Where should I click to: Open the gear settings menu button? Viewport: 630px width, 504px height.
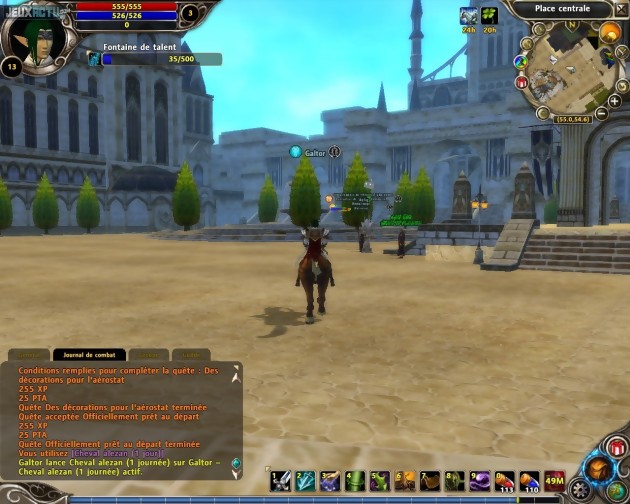[x=581, y=491]
